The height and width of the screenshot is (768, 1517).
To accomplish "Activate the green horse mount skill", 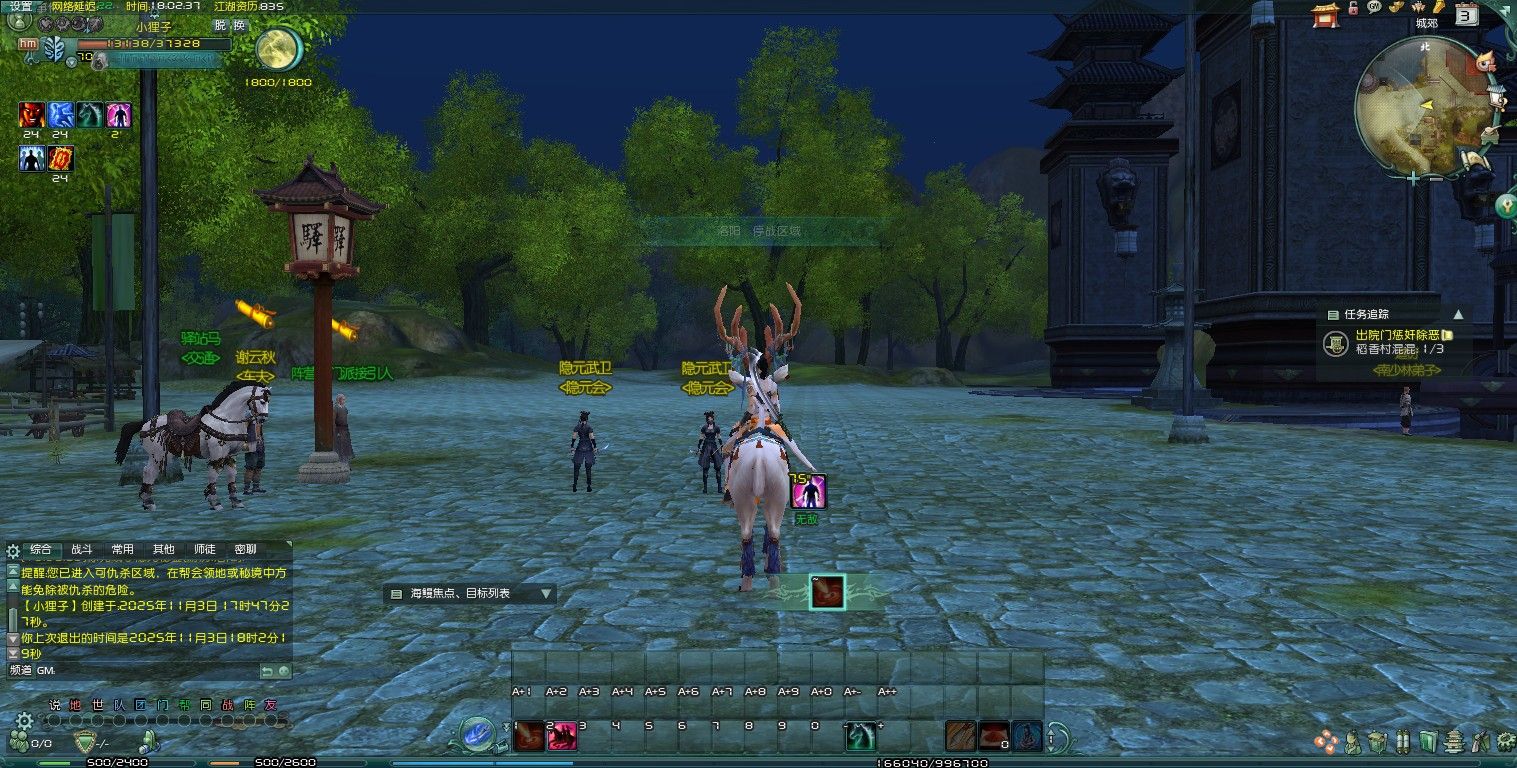I will pos(860,736).
